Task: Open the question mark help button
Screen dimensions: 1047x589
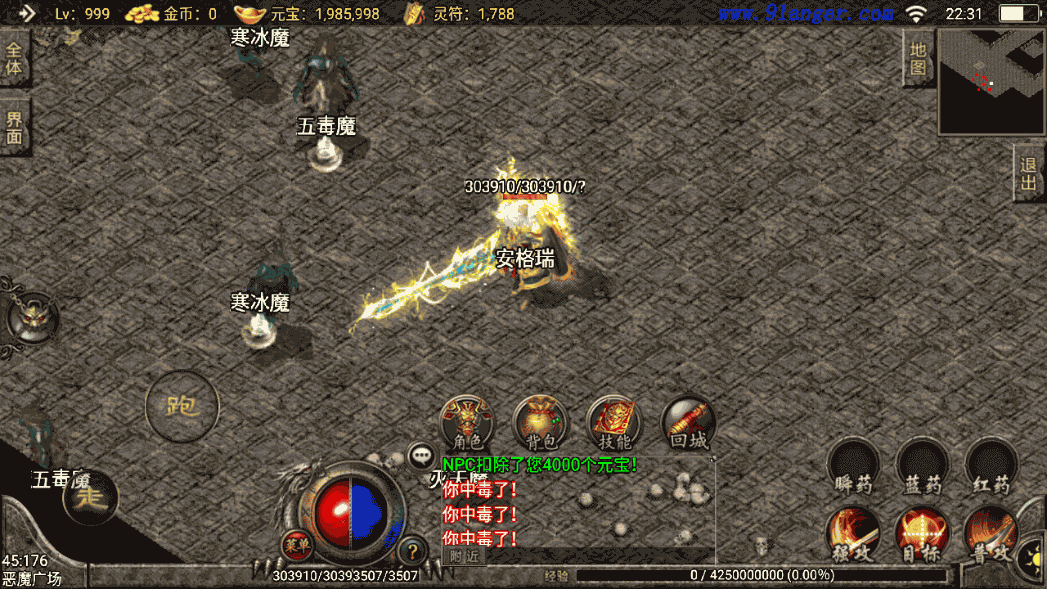Action: pyautogui.click(x=411, y=550)
